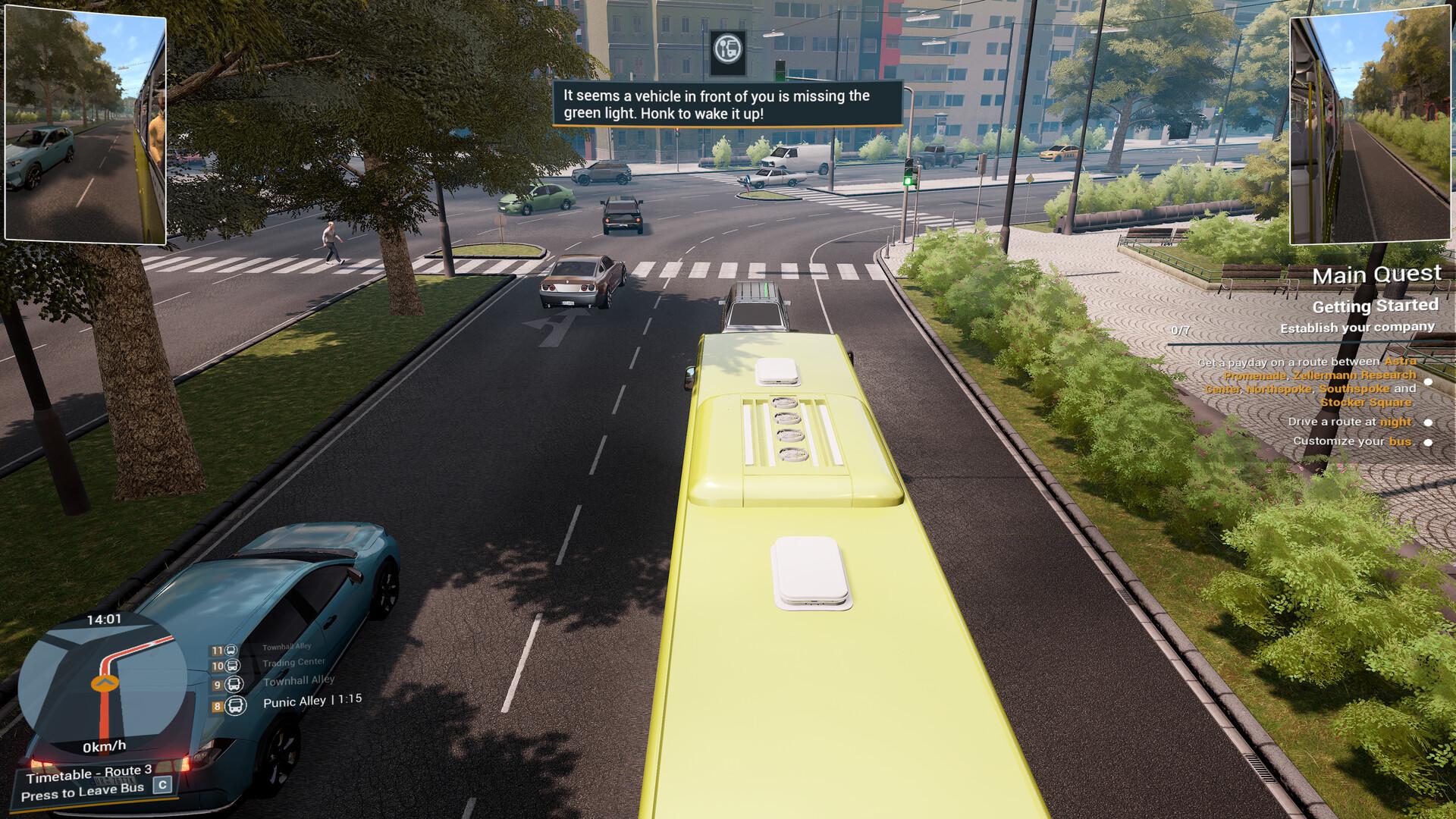Toggle the 'Customize your bus' objective marker

pyautogui.click(x=1429, y=441)
